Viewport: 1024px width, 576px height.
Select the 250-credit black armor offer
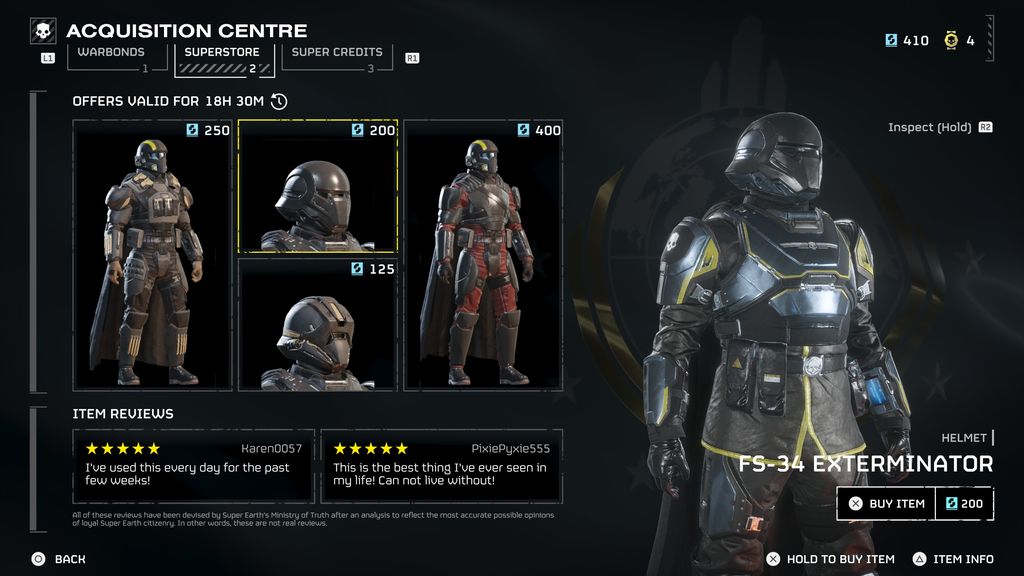click(x=153, y=255)
